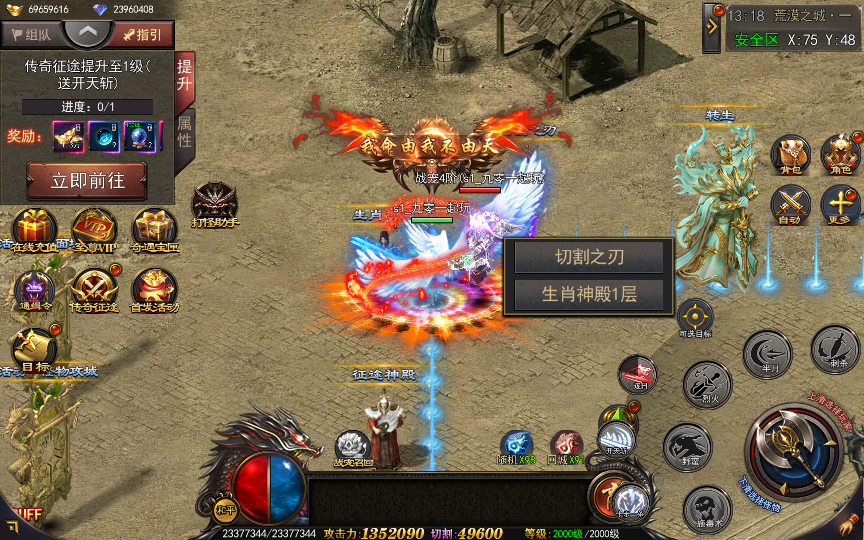Image resolution: width=864 pixels, height=540 pixels.
Task: Activate the 烈火 fire skill
Action: point(706,384)
